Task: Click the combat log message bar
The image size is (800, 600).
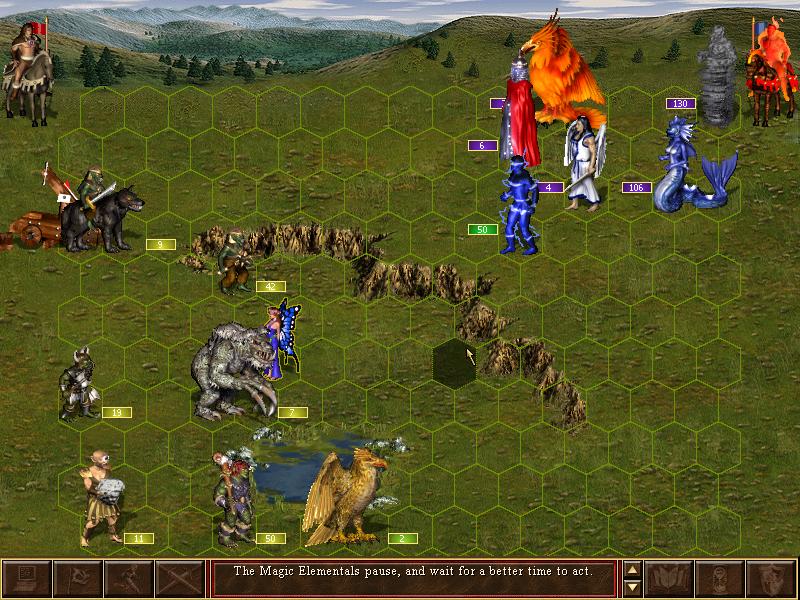Action: [x=411, y=579]
